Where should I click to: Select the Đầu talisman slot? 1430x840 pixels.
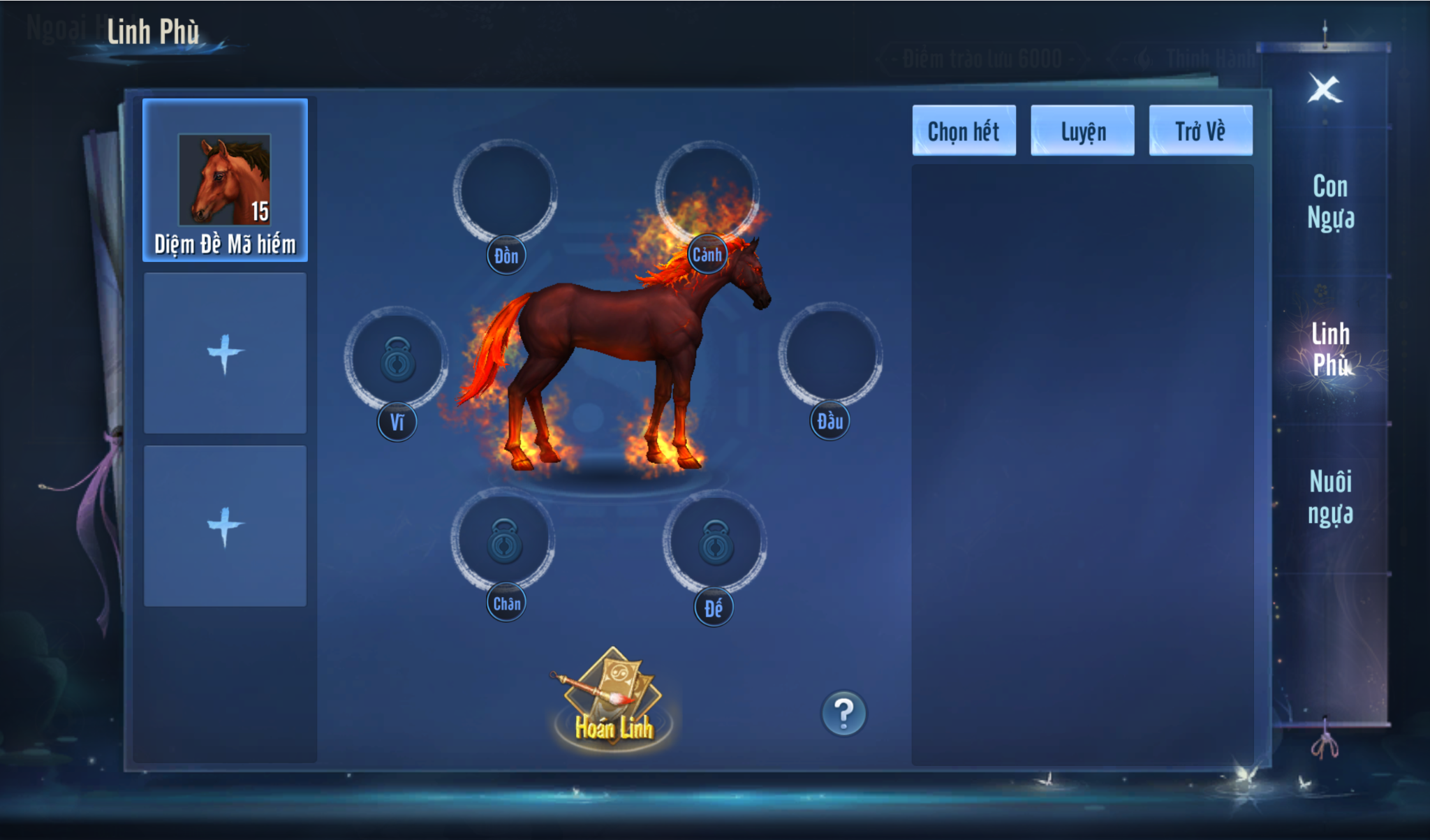[830, 354]
